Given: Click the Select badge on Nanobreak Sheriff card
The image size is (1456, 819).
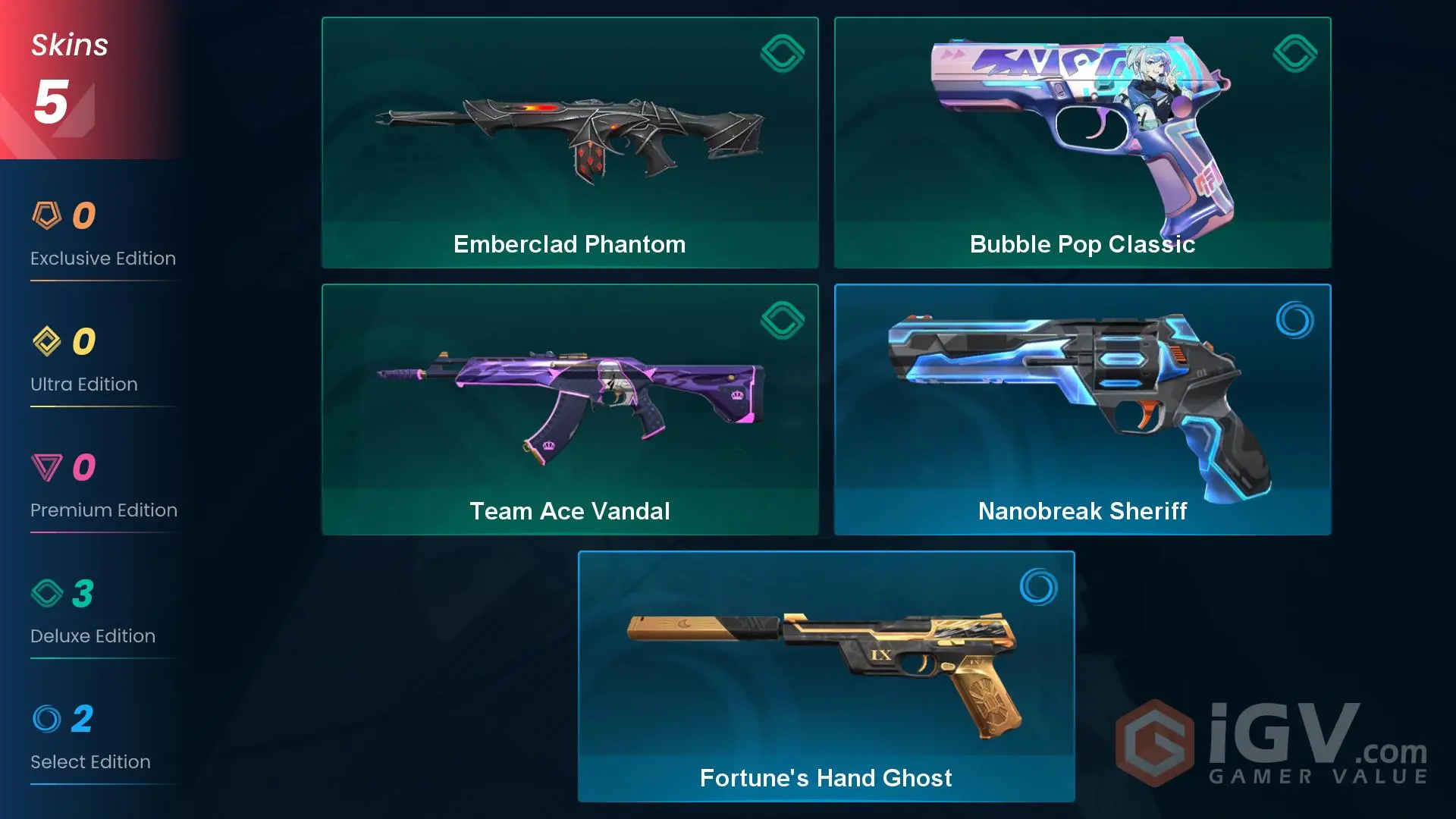Looking at the screenshot, I should coord(1294,320).
